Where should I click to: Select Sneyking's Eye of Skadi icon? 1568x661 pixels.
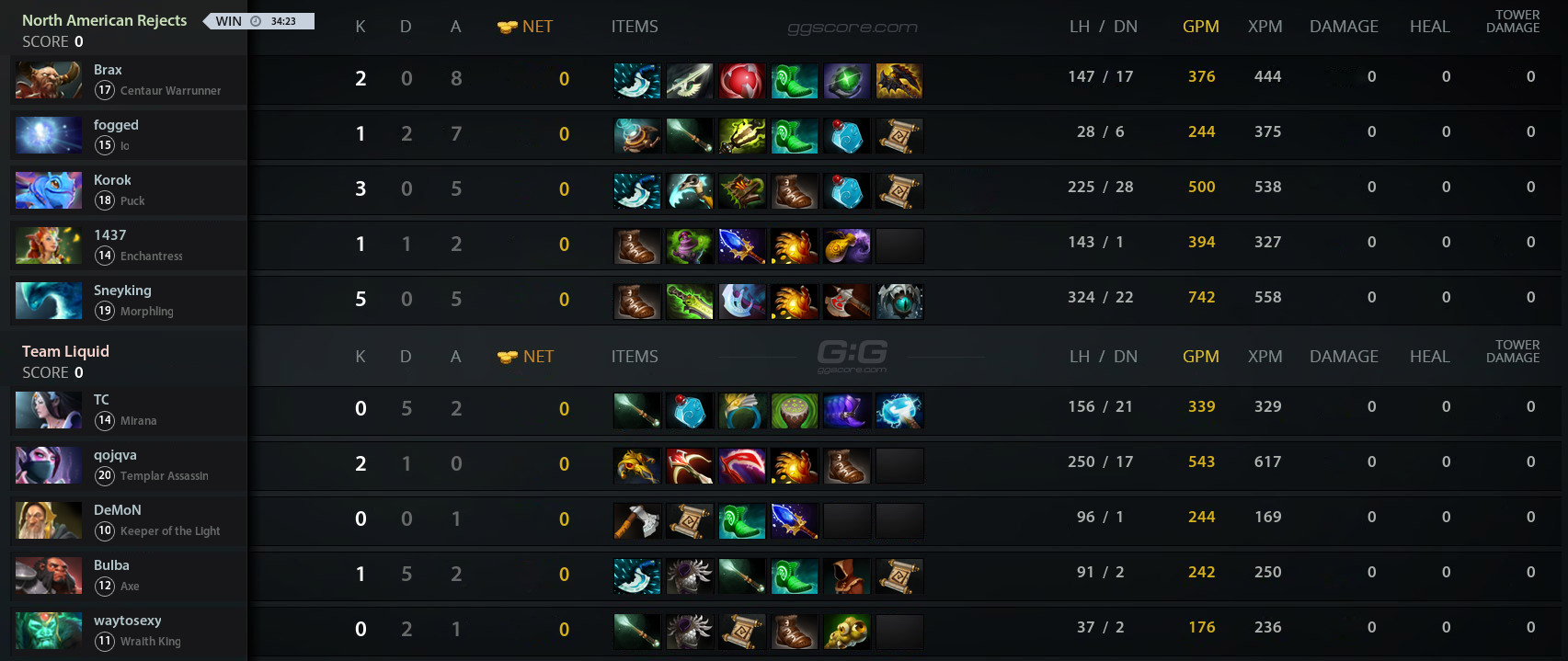point(899,302)
